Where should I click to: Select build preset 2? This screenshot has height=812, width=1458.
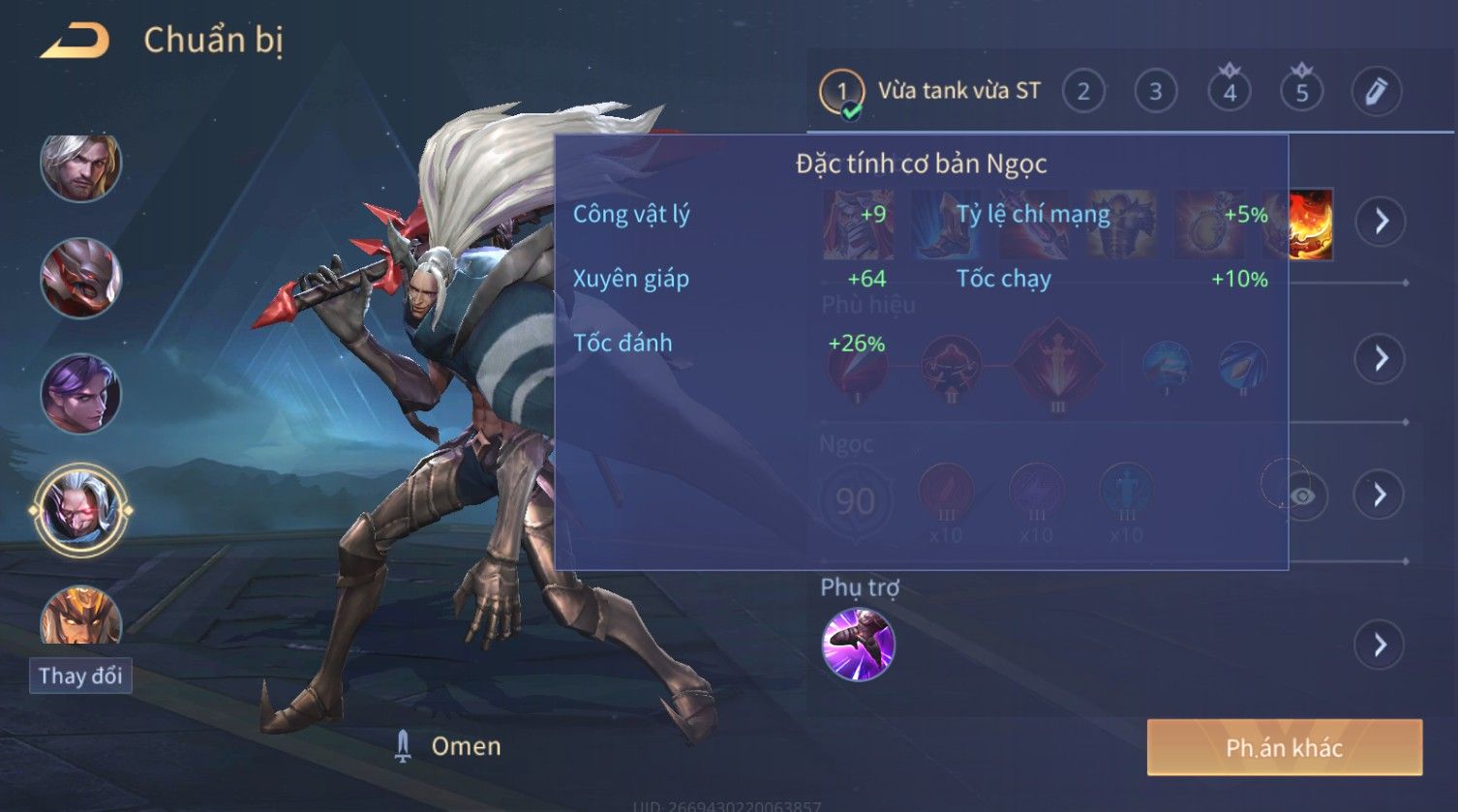[x=1083, y=92]
